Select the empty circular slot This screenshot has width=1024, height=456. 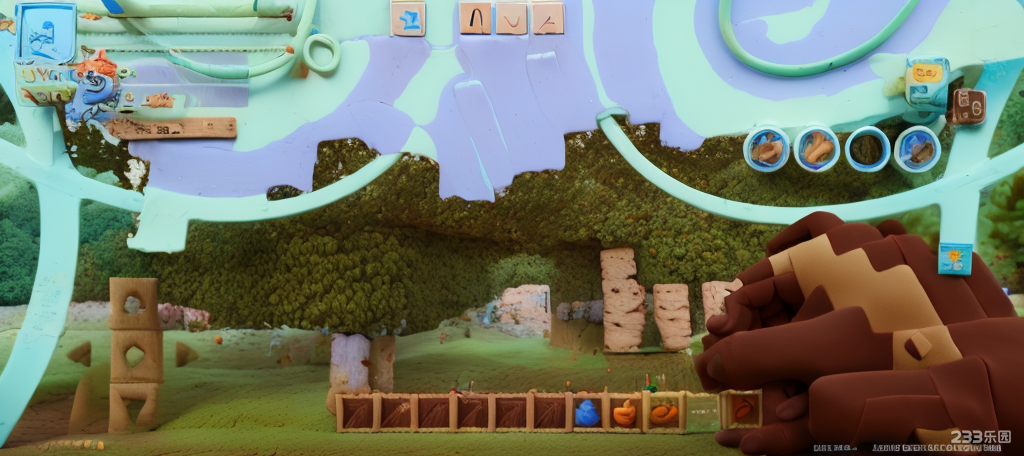coord(867,149)
